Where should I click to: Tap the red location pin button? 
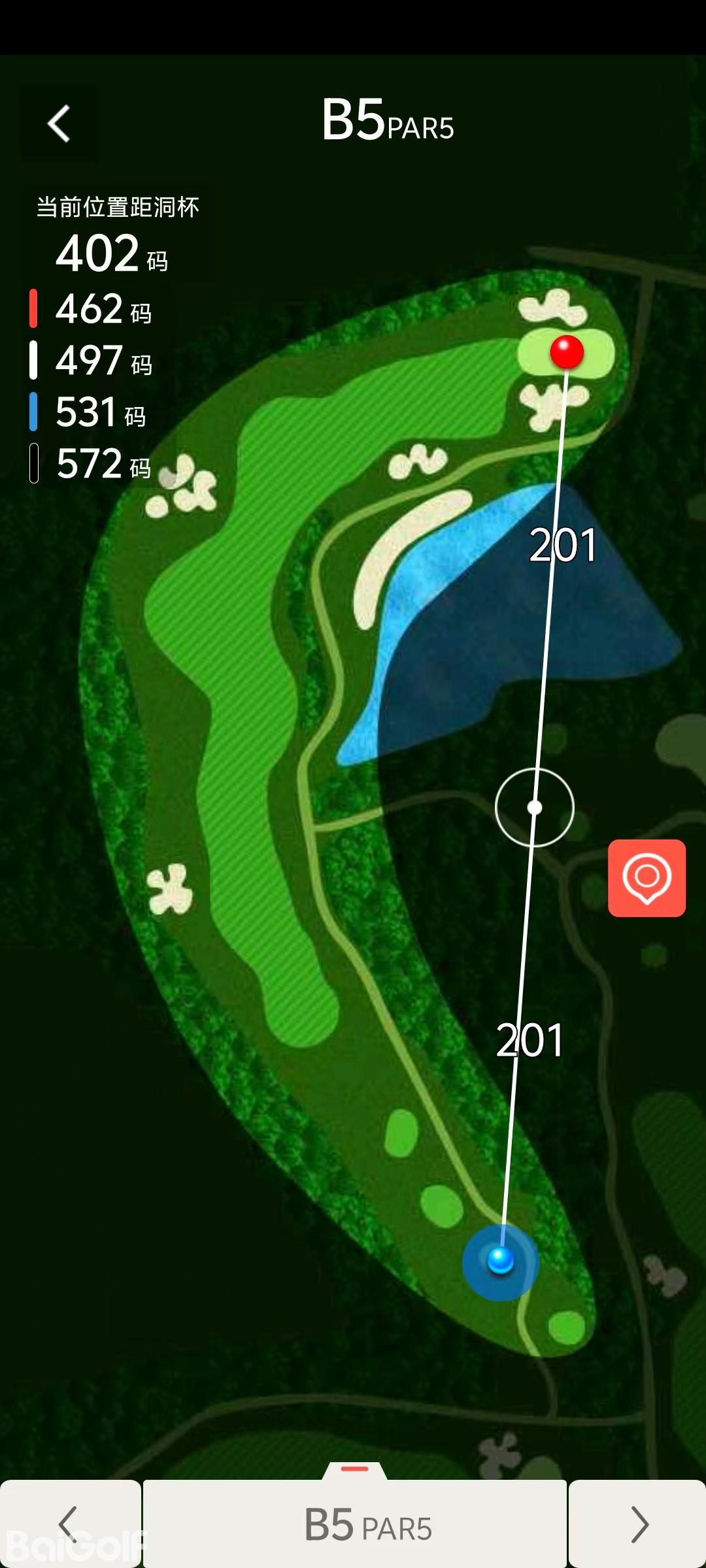click(647, 877)
